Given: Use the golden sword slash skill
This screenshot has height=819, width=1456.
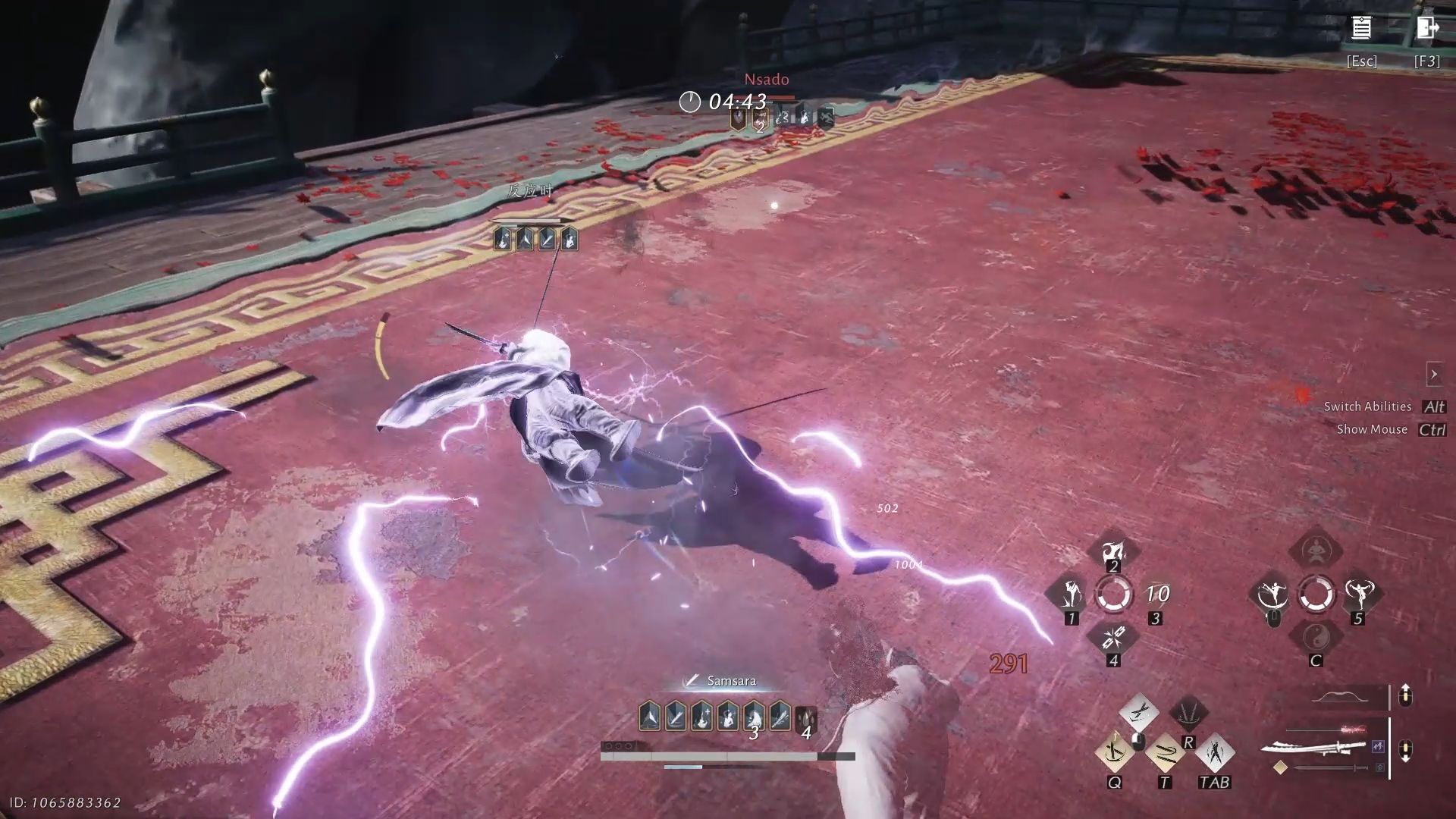Looking at the screenshot, I should 1115,752.
